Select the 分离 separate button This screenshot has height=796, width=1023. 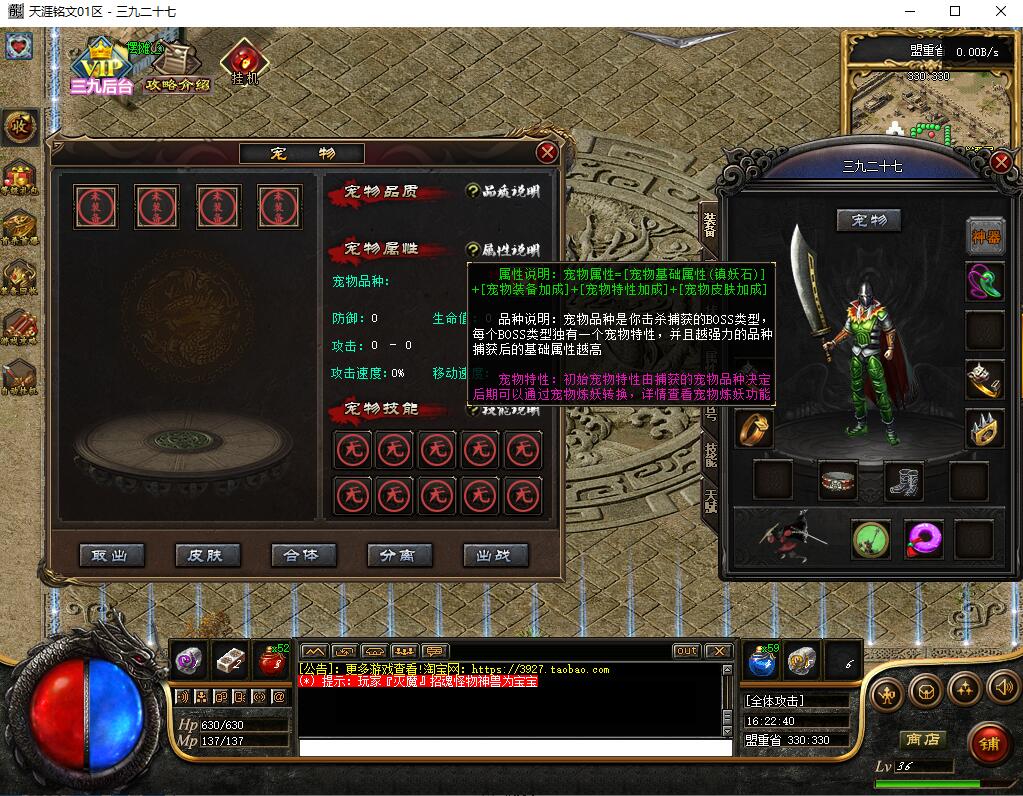[399, 555]
